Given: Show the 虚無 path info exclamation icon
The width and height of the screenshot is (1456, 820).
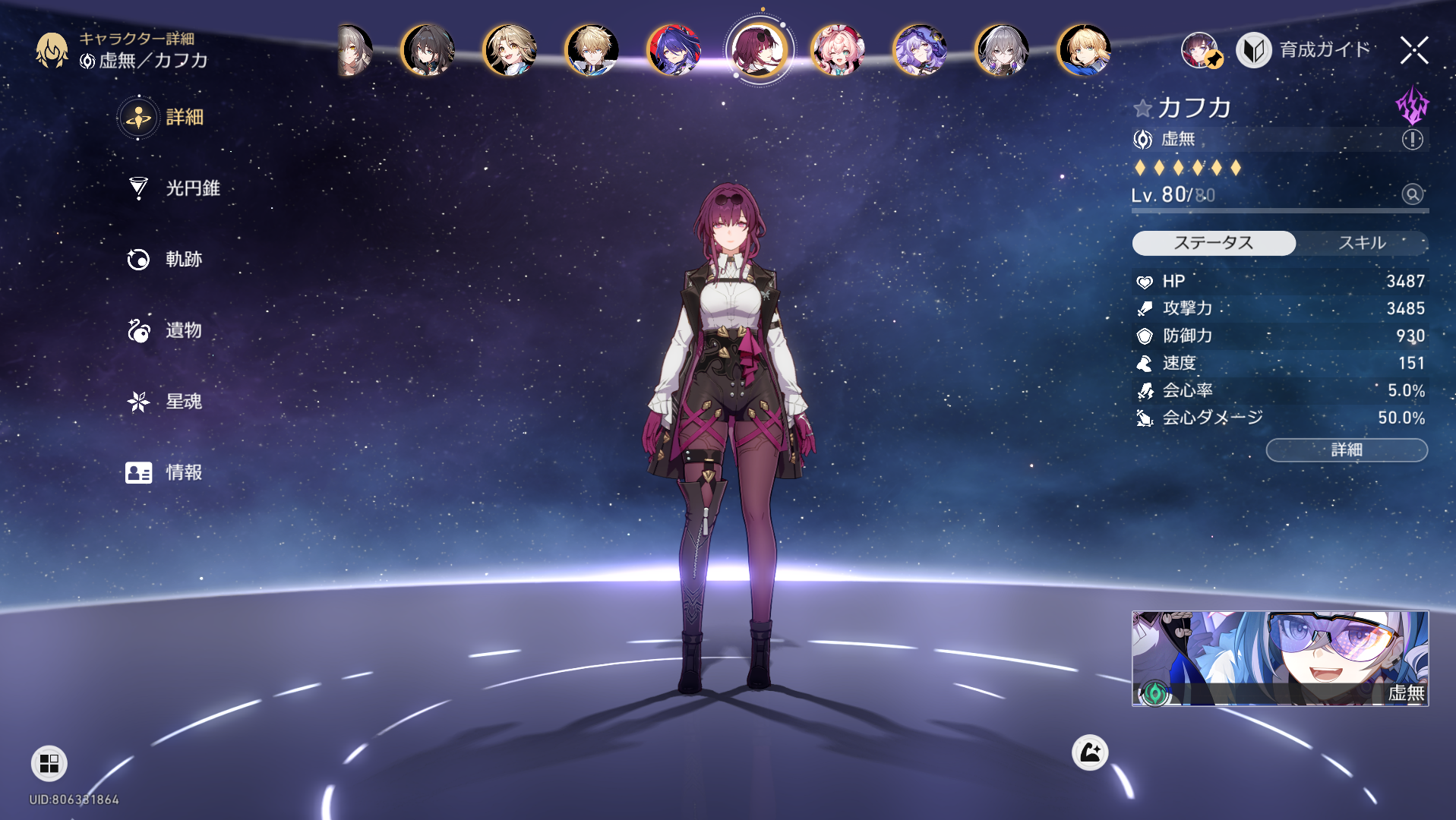Looking at the screenshot, I should [1412, 139].
